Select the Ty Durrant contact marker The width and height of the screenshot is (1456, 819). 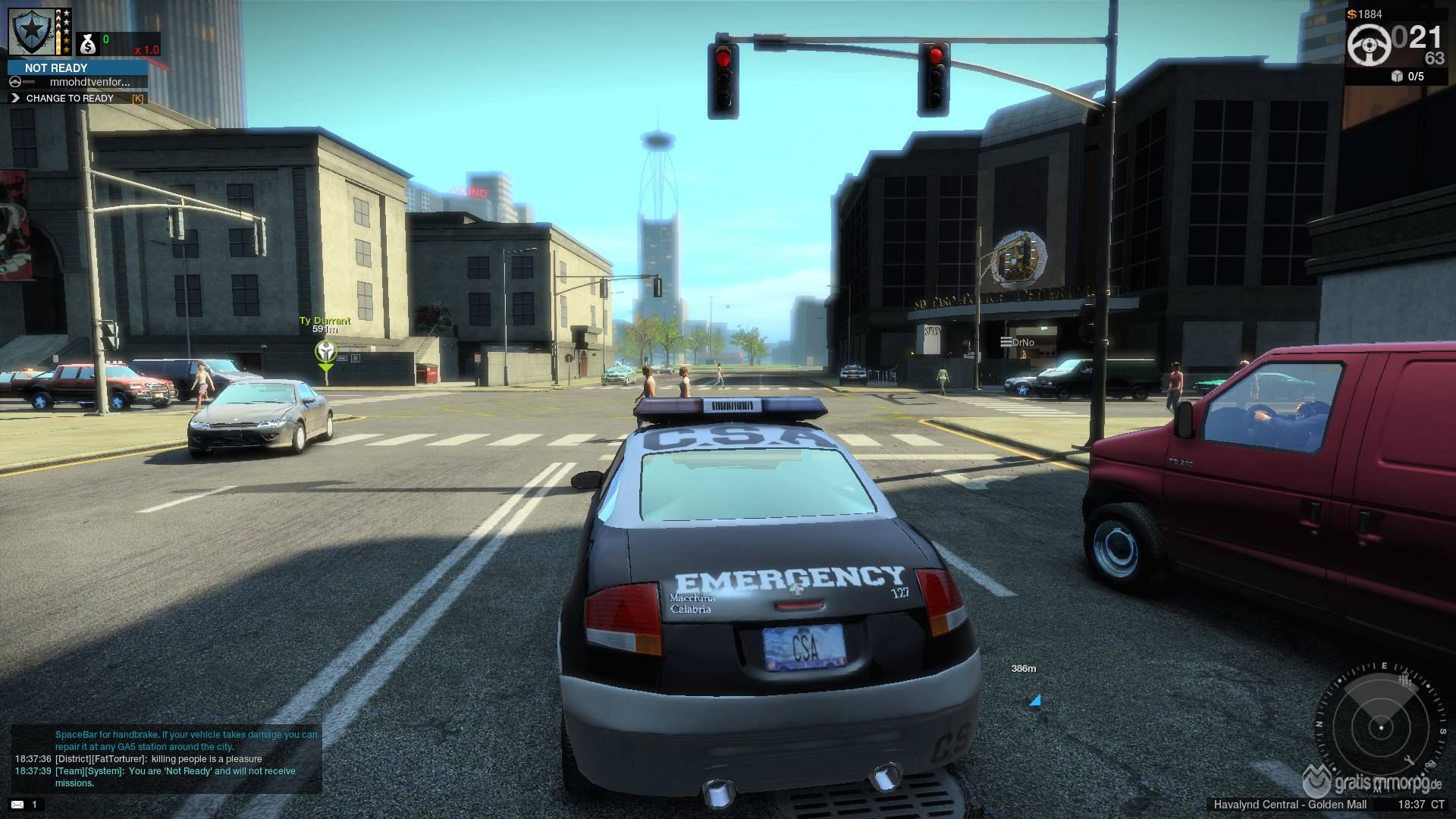point(325,351)
